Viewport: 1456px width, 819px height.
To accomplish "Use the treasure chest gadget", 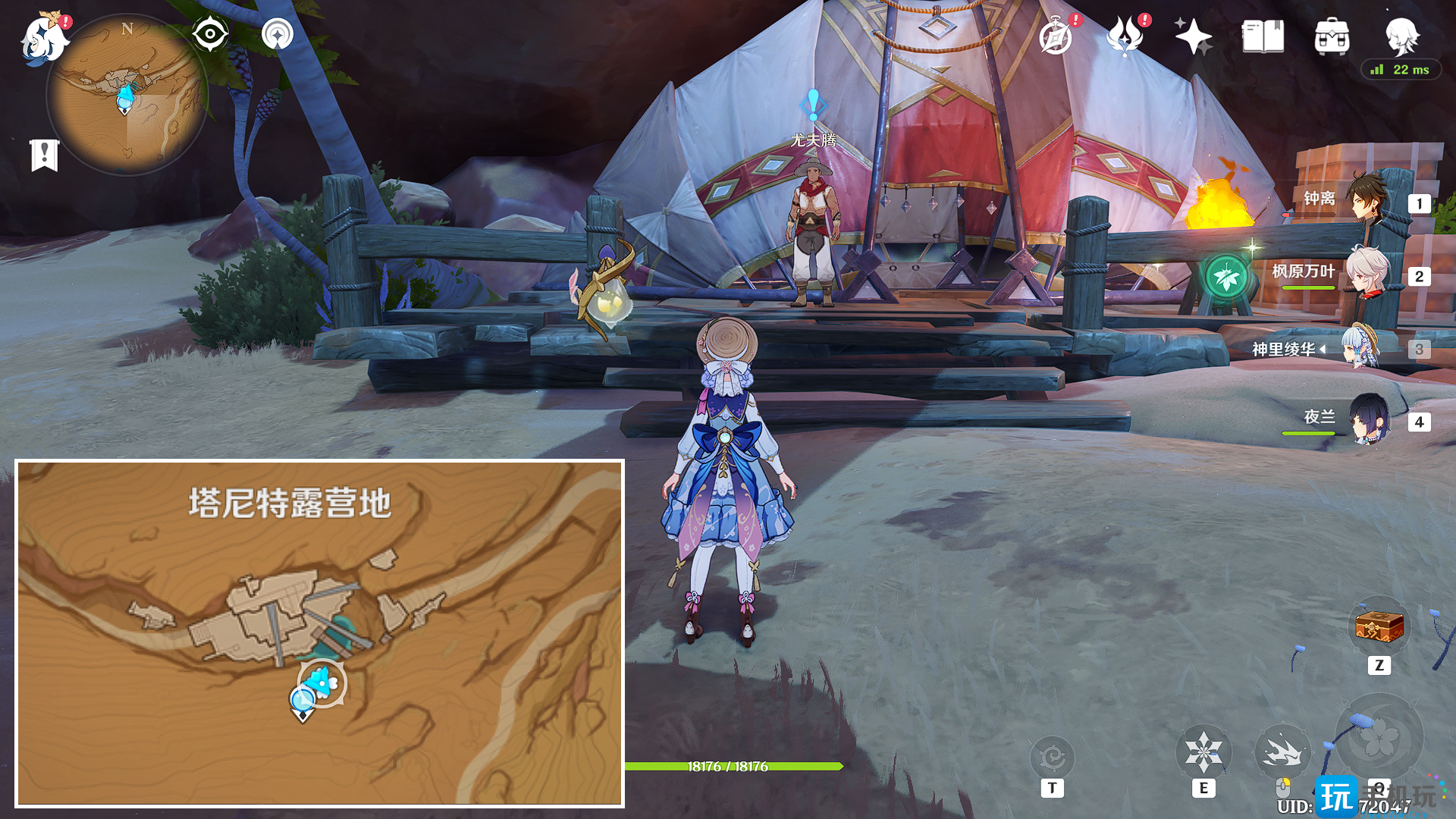I will (1379, 628).
